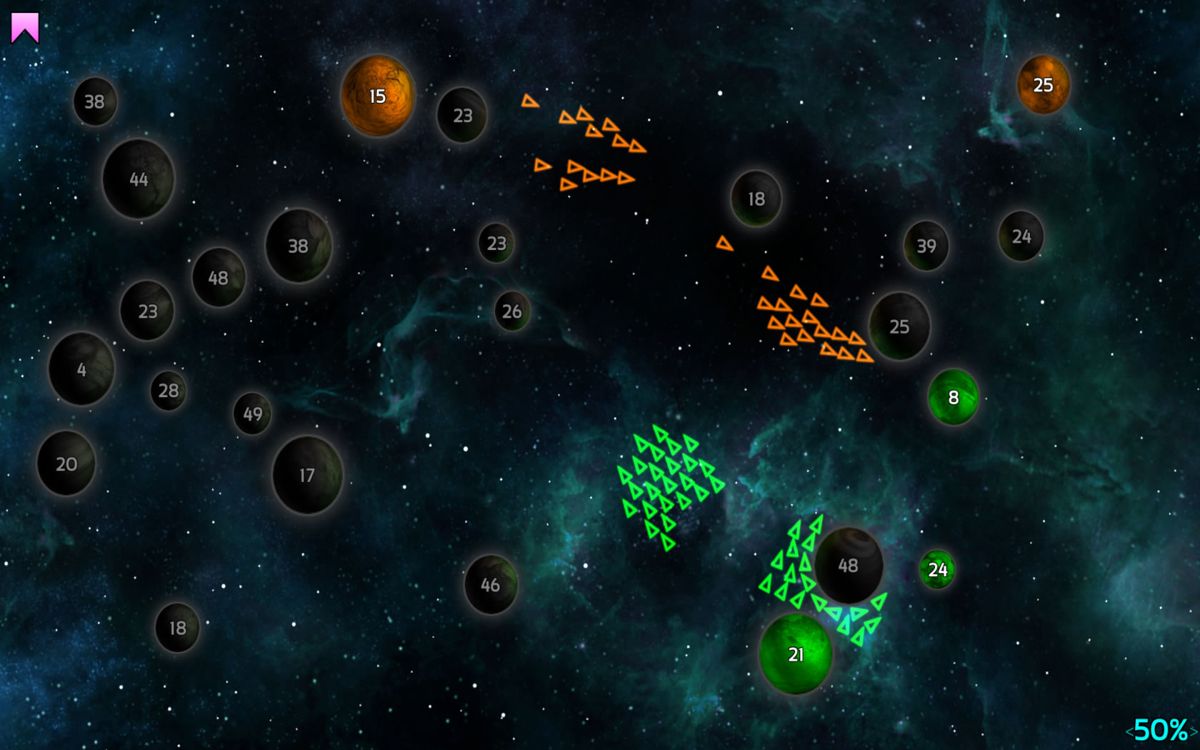Target the orange enemy planet numbered 15
Viewport: 1200px width, 750px height.
point(377,96)
